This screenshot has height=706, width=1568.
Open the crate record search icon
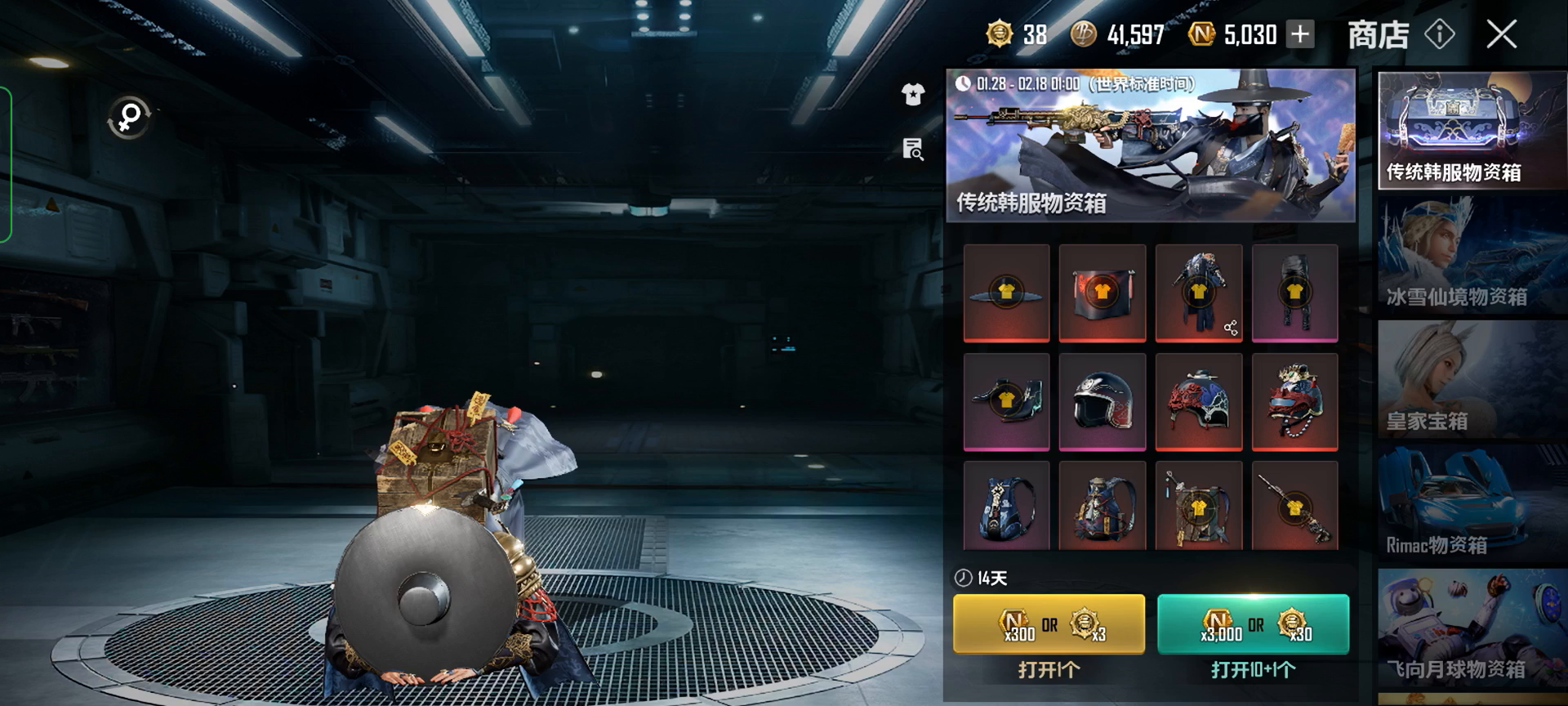(912, 149)
